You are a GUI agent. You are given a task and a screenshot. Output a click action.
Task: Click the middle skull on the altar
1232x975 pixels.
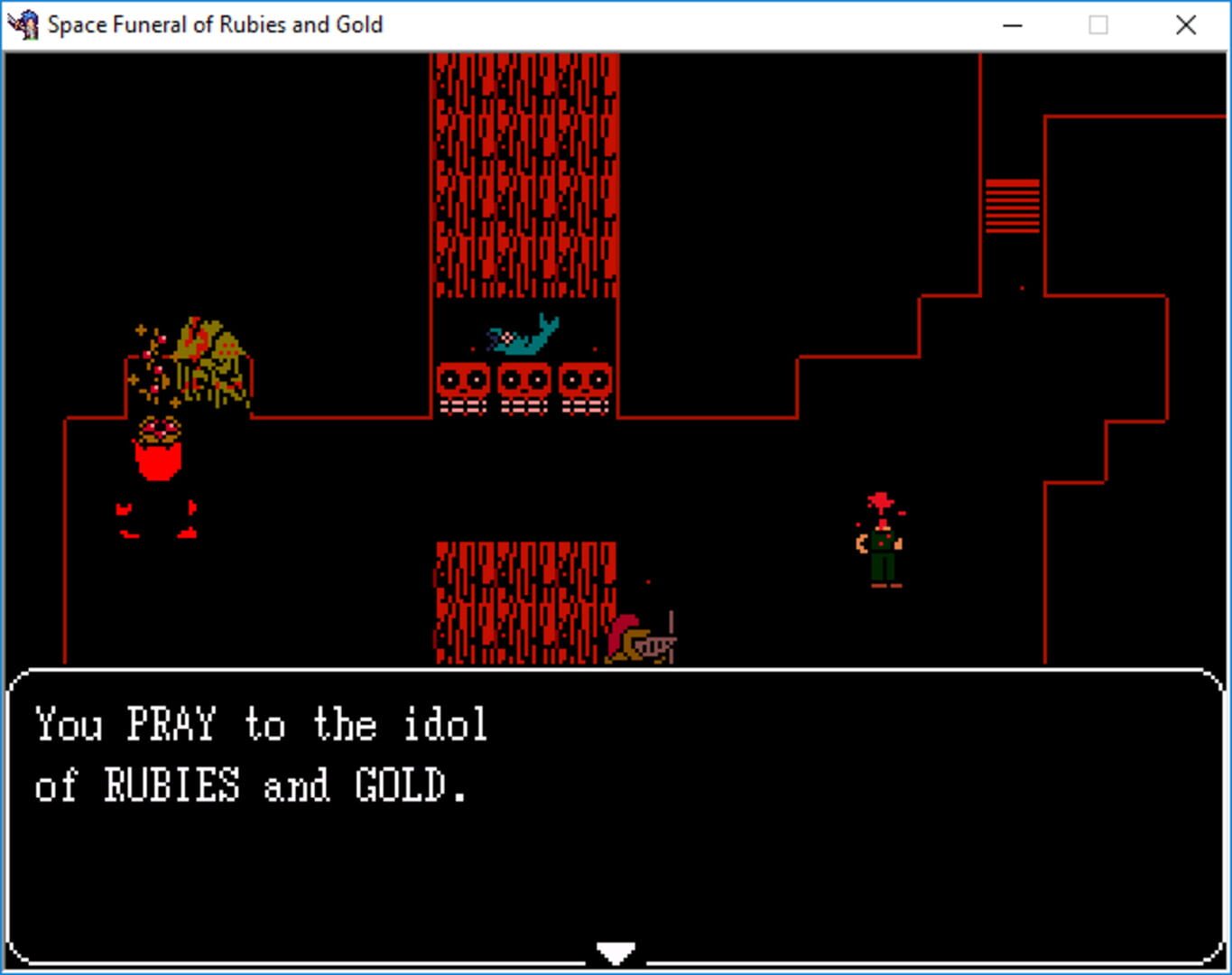[524, 386]
